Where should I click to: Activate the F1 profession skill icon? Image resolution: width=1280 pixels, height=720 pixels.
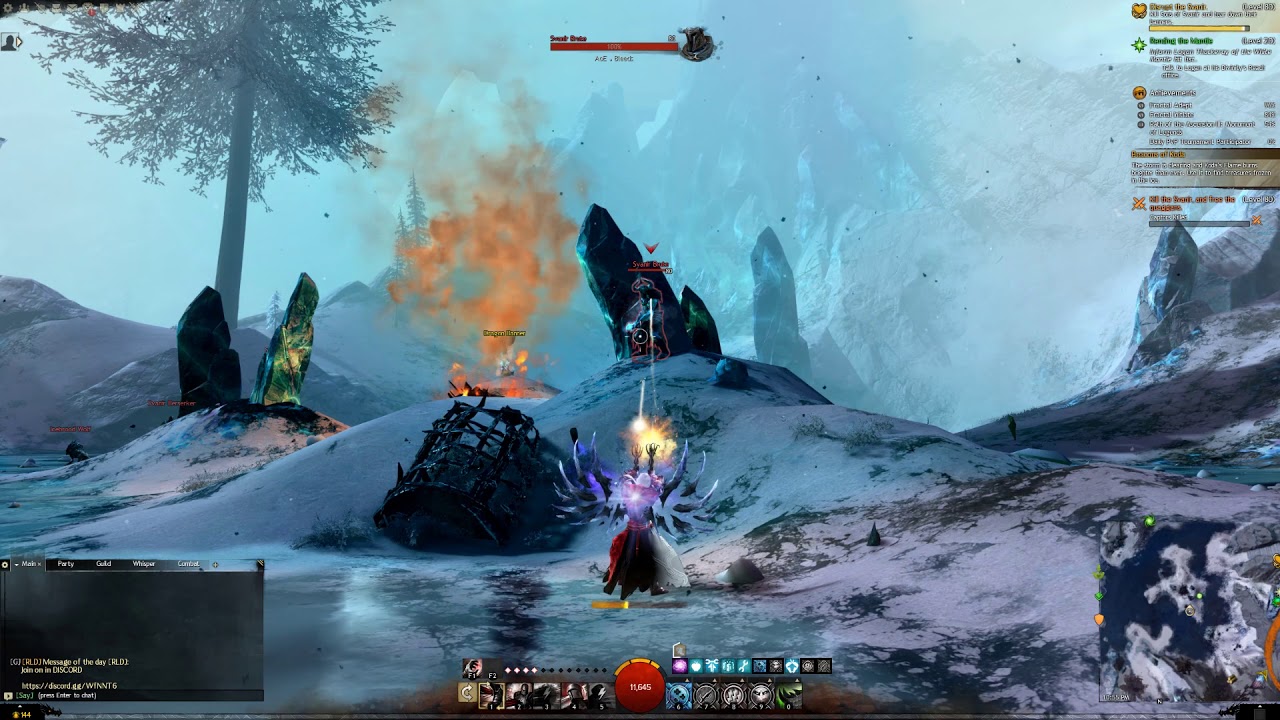(x=471, y=667)
